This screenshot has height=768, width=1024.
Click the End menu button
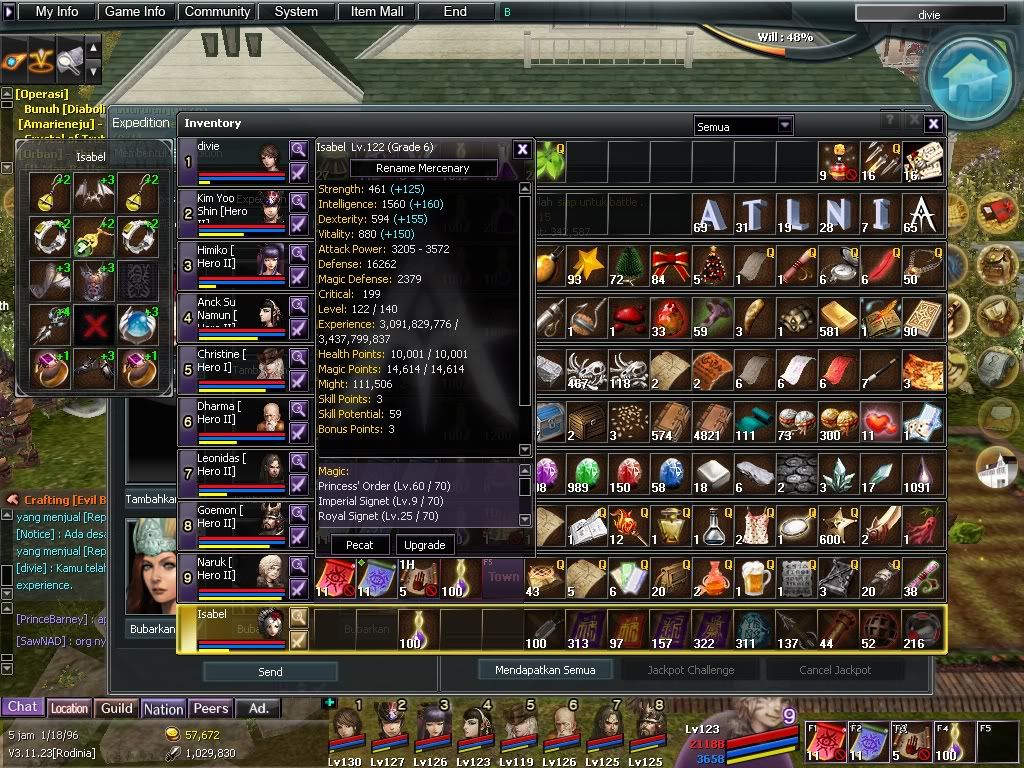[x=455, y=12]
